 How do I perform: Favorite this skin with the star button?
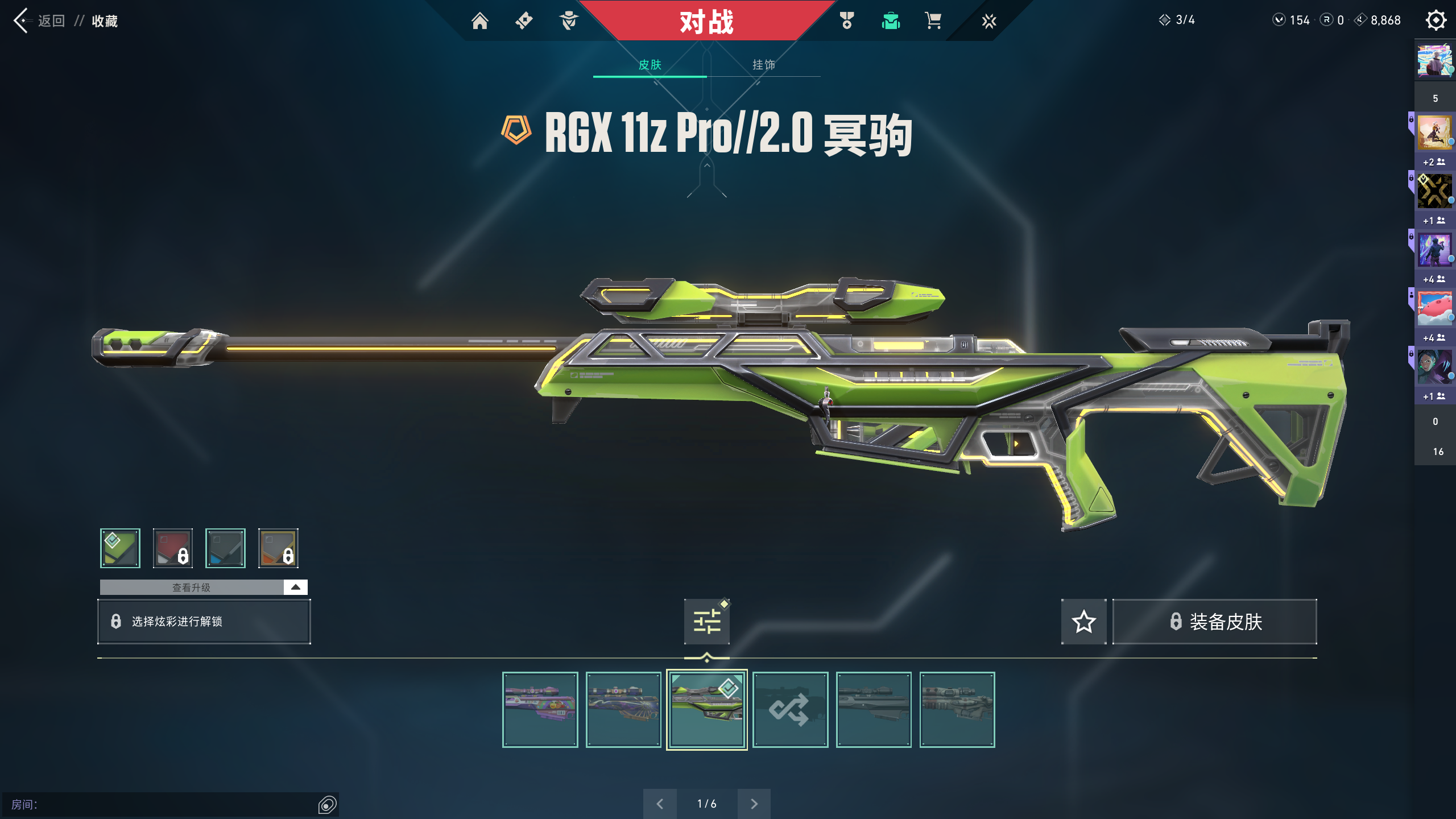coord(1083,622)
